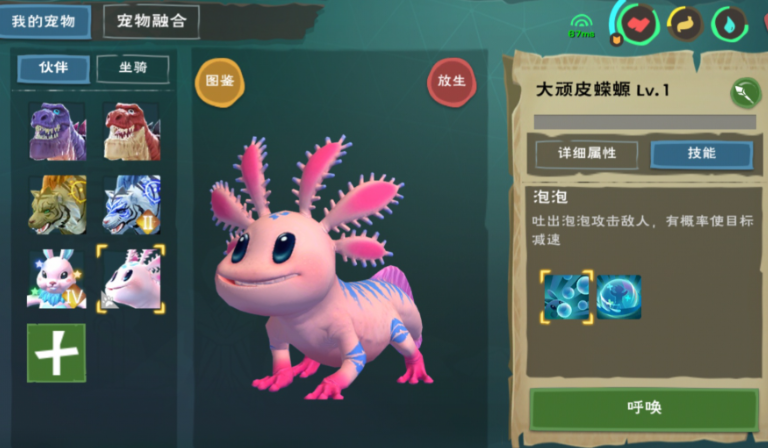Pick the white-blue tiger pet

[x=131, y=204]
